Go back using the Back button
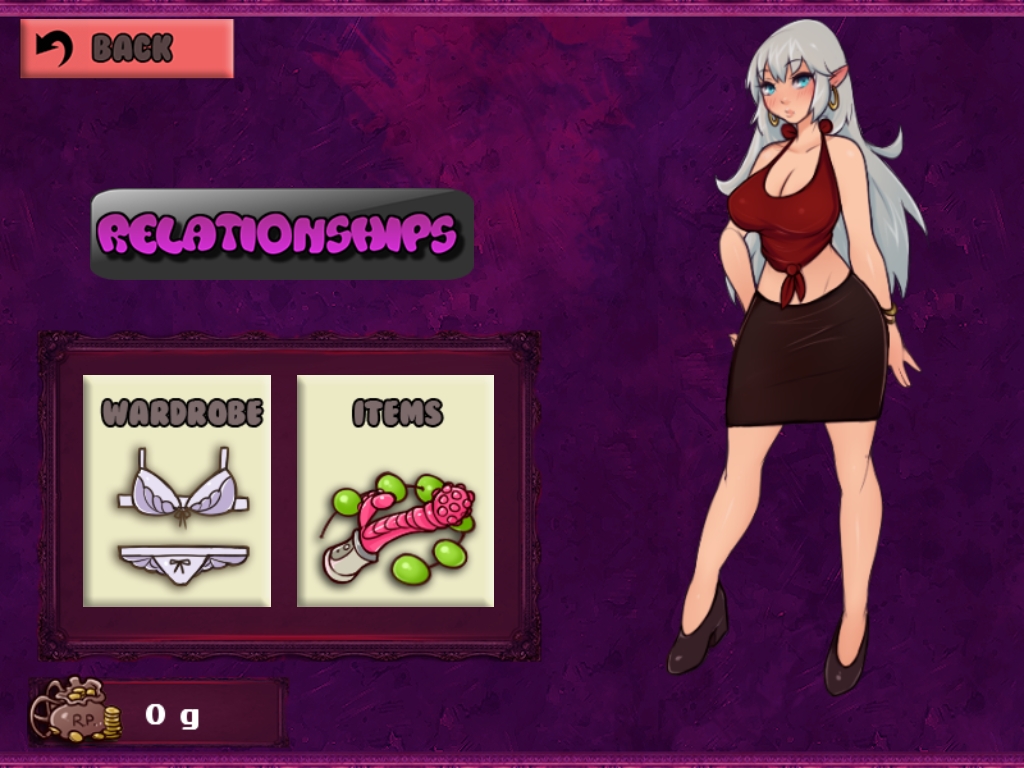Image resolution: width=1024 pixels, height=768 pixels. 127,48
